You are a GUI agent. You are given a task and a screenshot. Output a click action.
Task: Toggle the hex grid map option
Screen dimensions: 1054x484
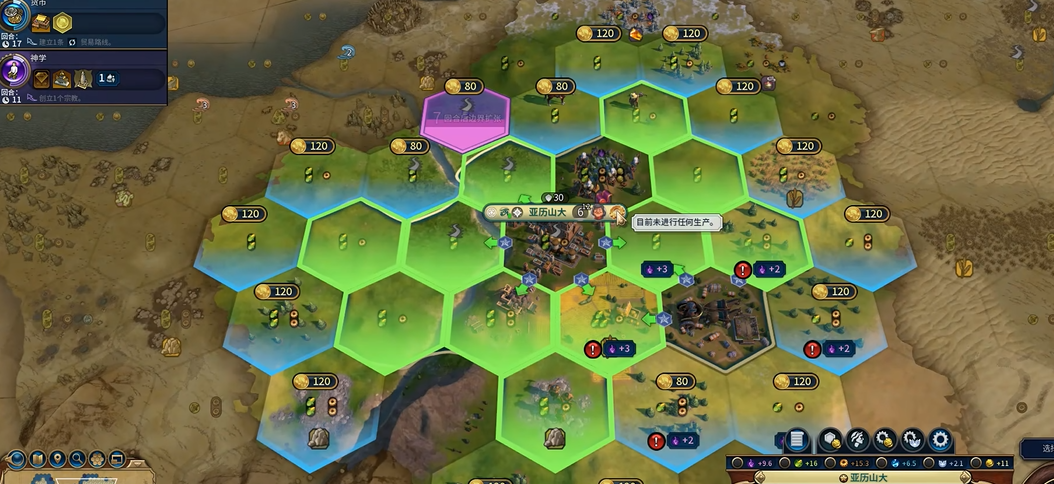tap(97, 459)
